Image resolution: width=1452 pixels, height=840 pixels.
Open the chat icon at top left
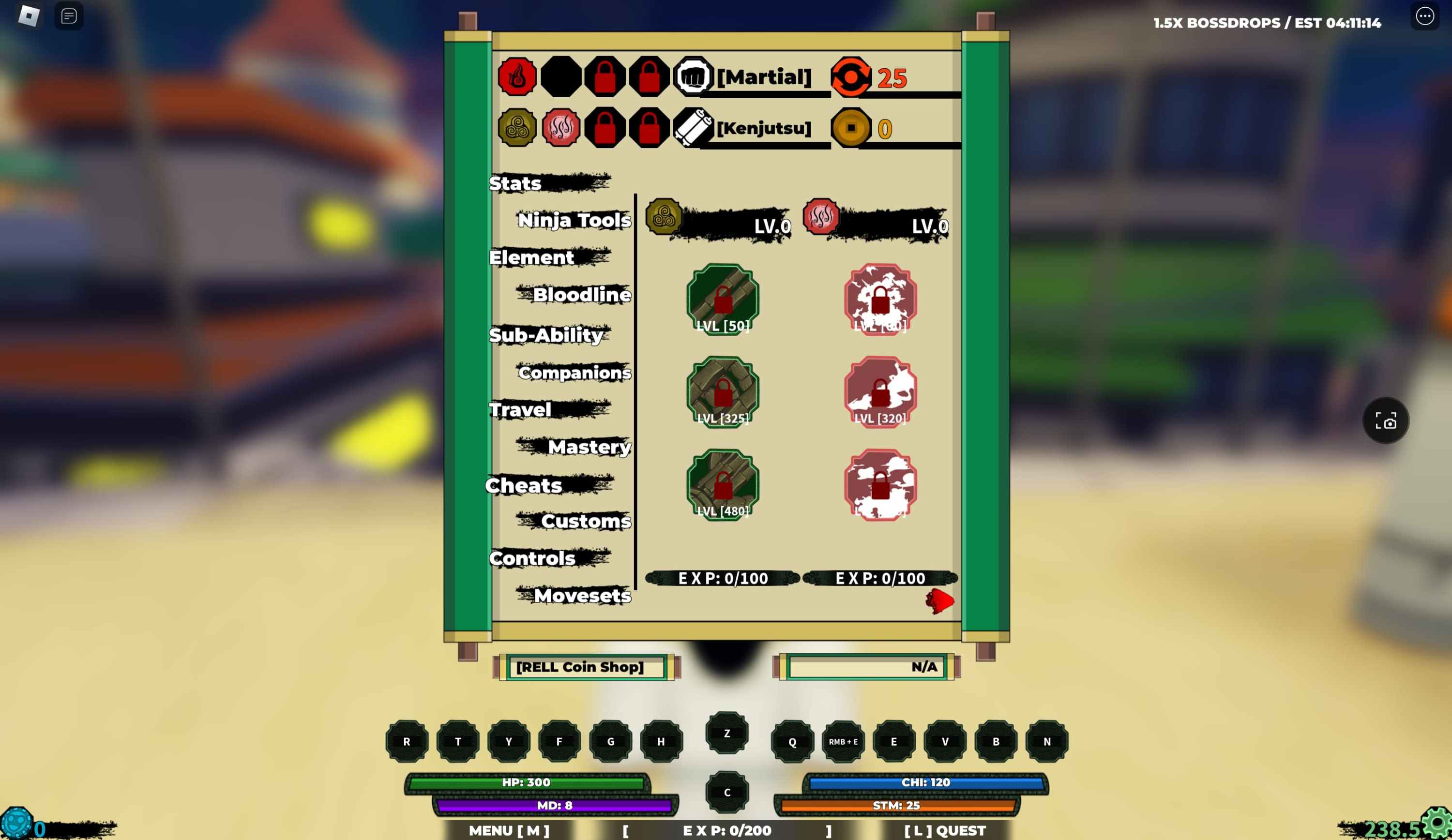(x=67, y=15)
